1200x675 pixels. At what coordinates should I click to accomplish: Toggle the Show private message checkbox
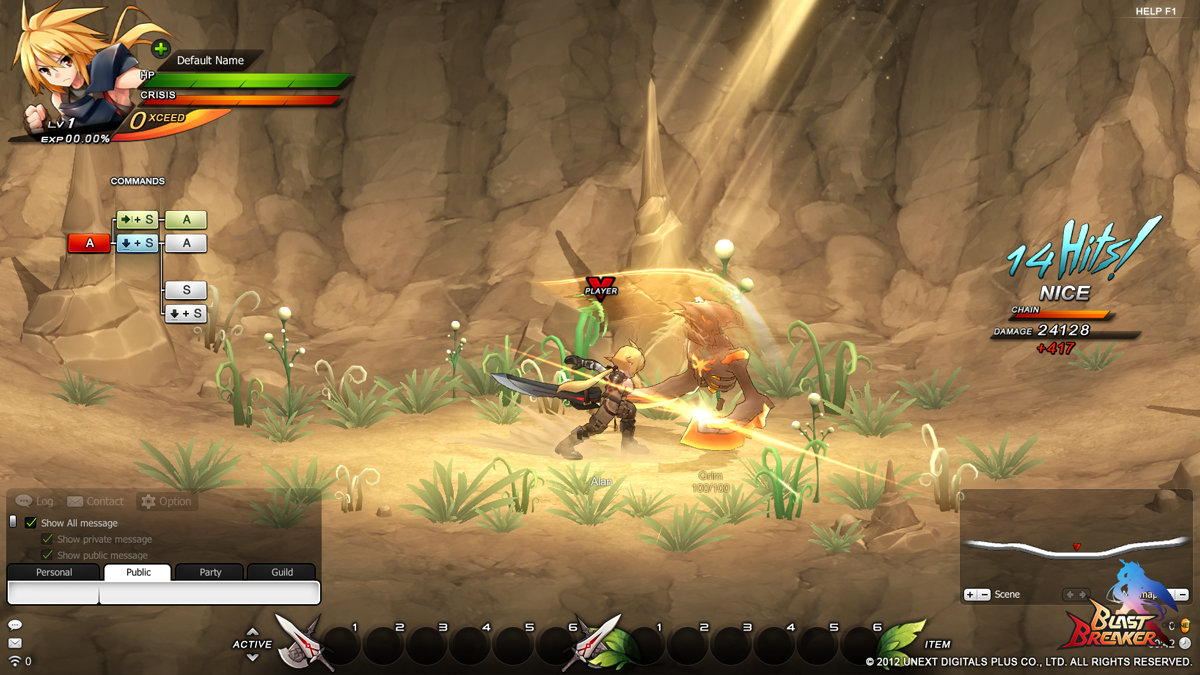[47, 539]
